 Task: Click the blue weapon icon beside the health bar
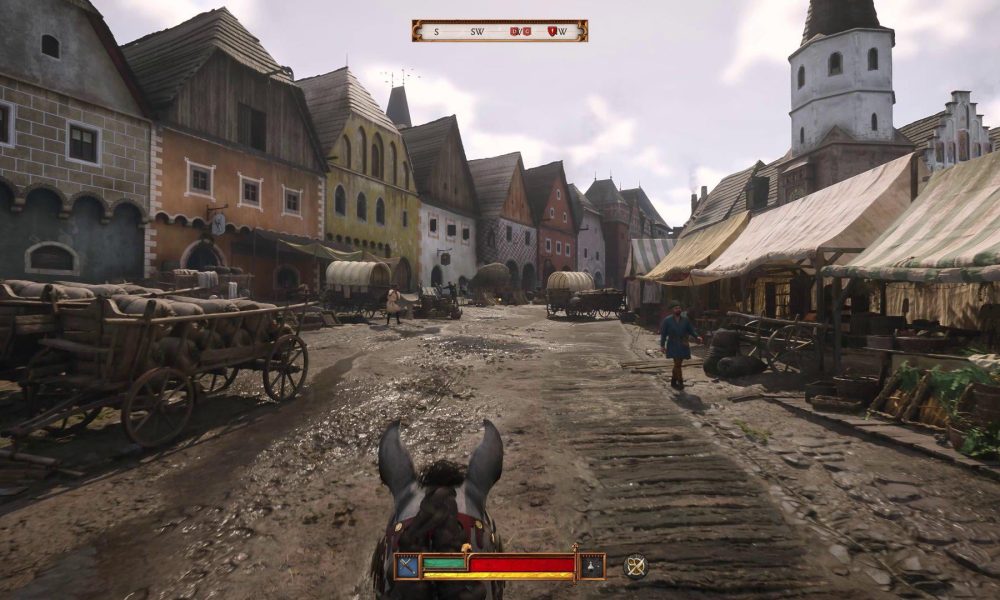pos(407,566)
